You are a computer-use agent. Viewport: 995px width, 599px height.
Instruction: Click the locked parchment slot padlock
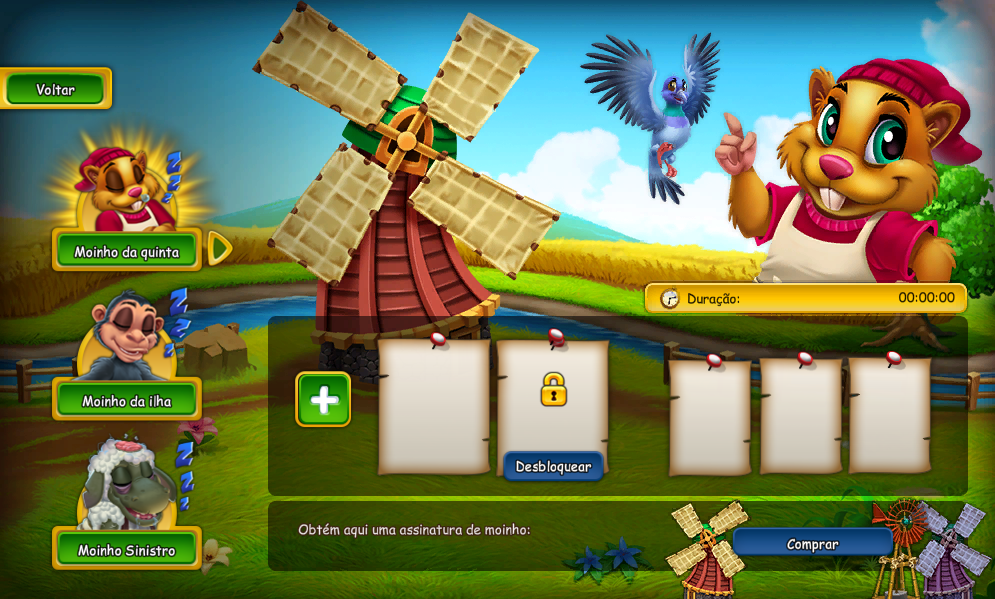(553, 389)
